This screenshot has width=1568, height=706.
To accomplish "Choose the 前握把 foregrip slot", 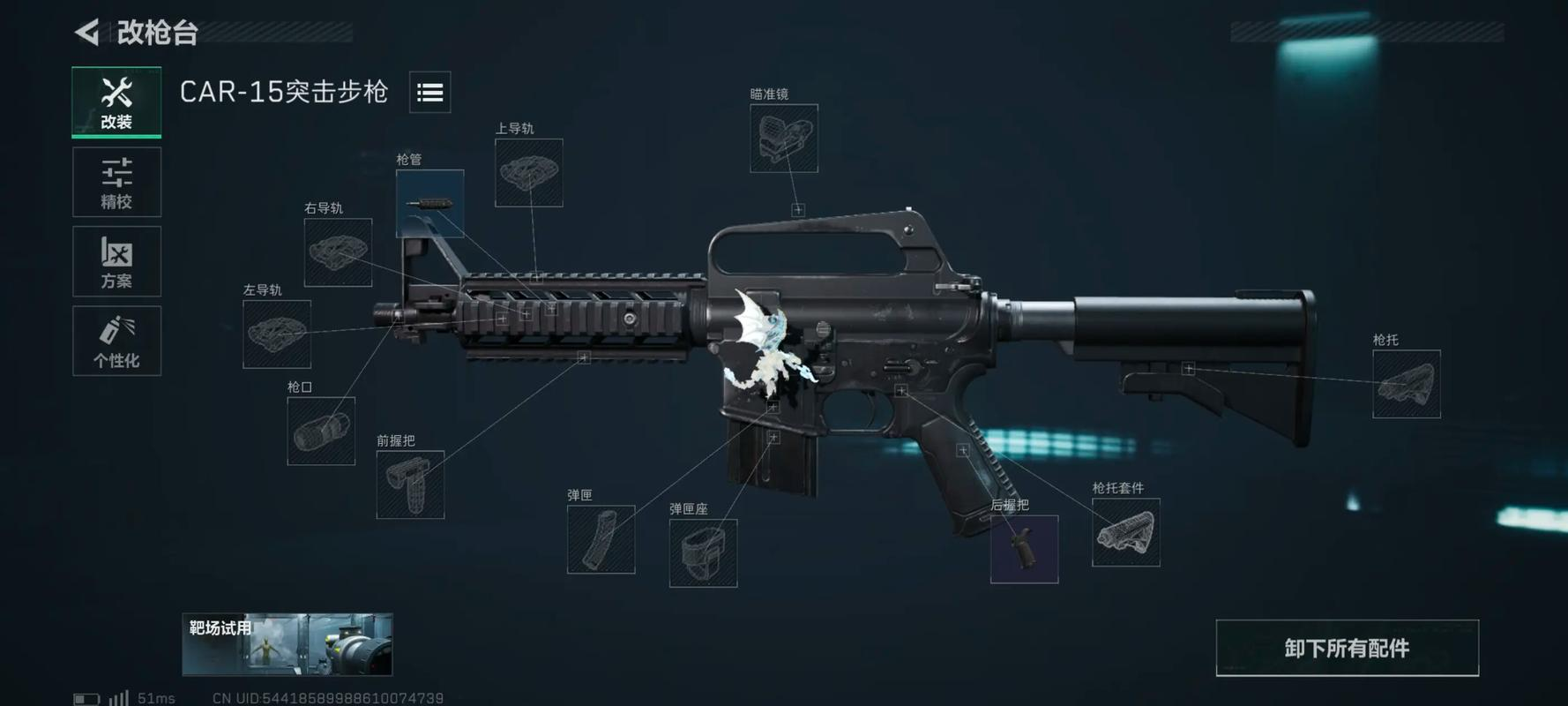I will tap(410, 484).
